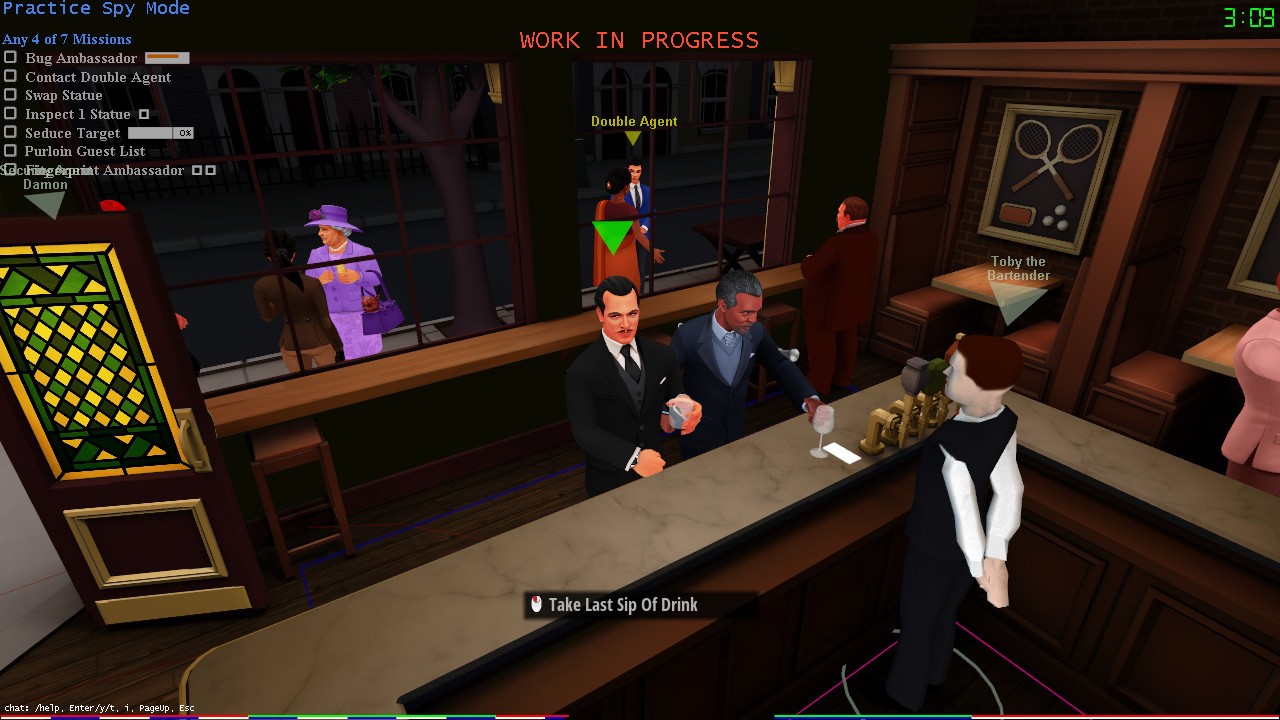Viewport: 1280px width, 720px height.
Task: Check the Bug Ambassador mission checkbox
Action: click(9, 58)
